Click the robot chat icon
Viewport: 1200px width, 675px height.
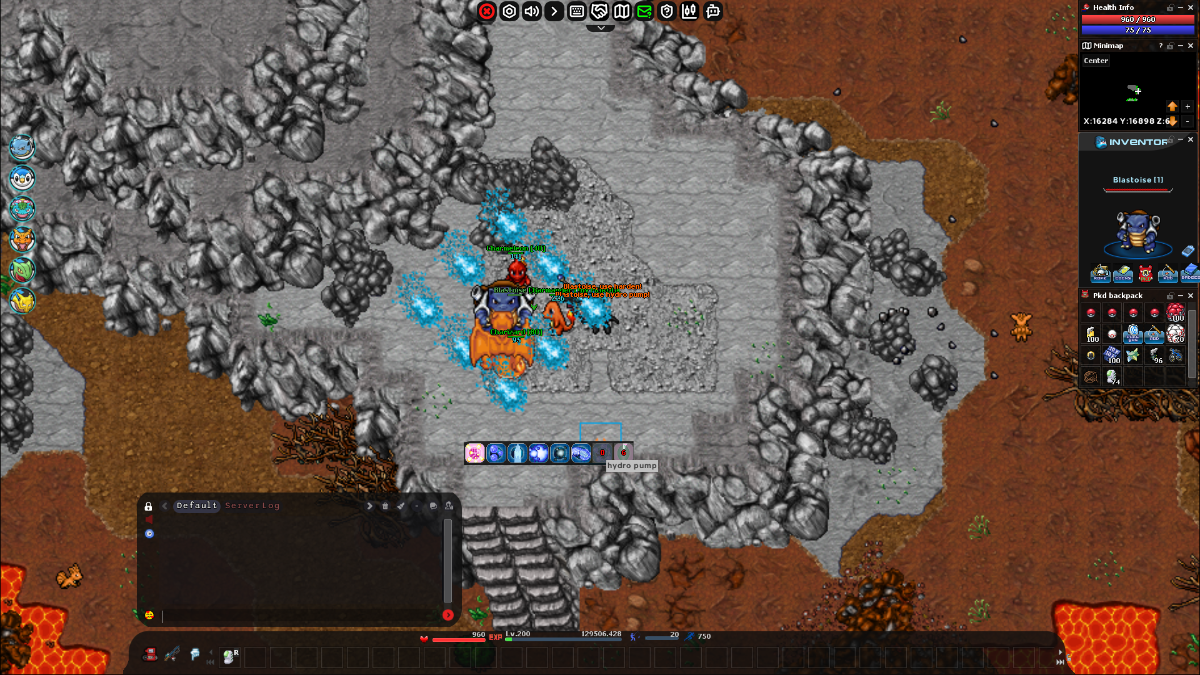coord(712,11)
